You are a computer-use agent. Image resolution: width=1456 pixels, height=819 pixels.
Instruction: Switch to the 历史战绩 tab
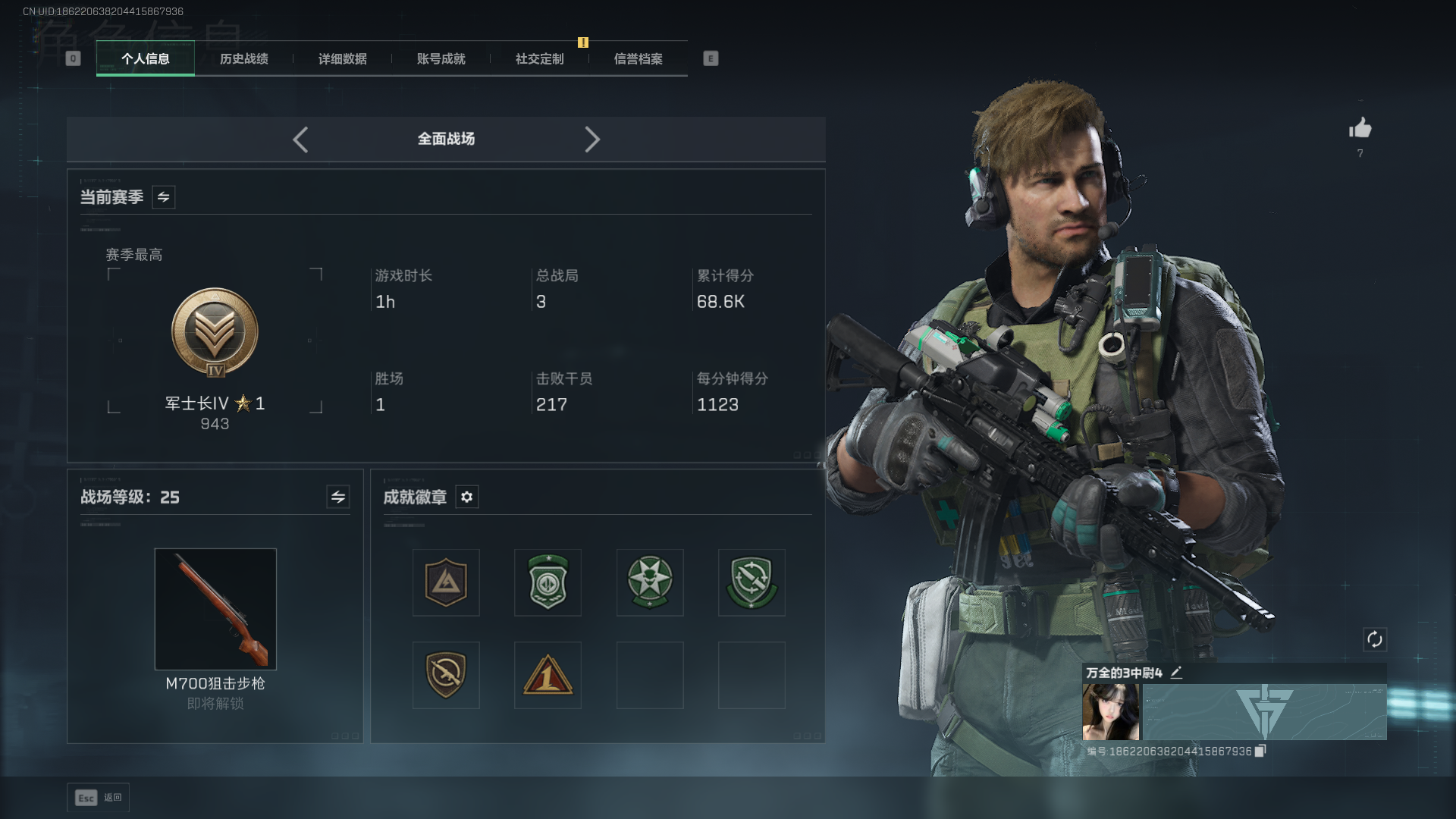[x=243, y=59]
